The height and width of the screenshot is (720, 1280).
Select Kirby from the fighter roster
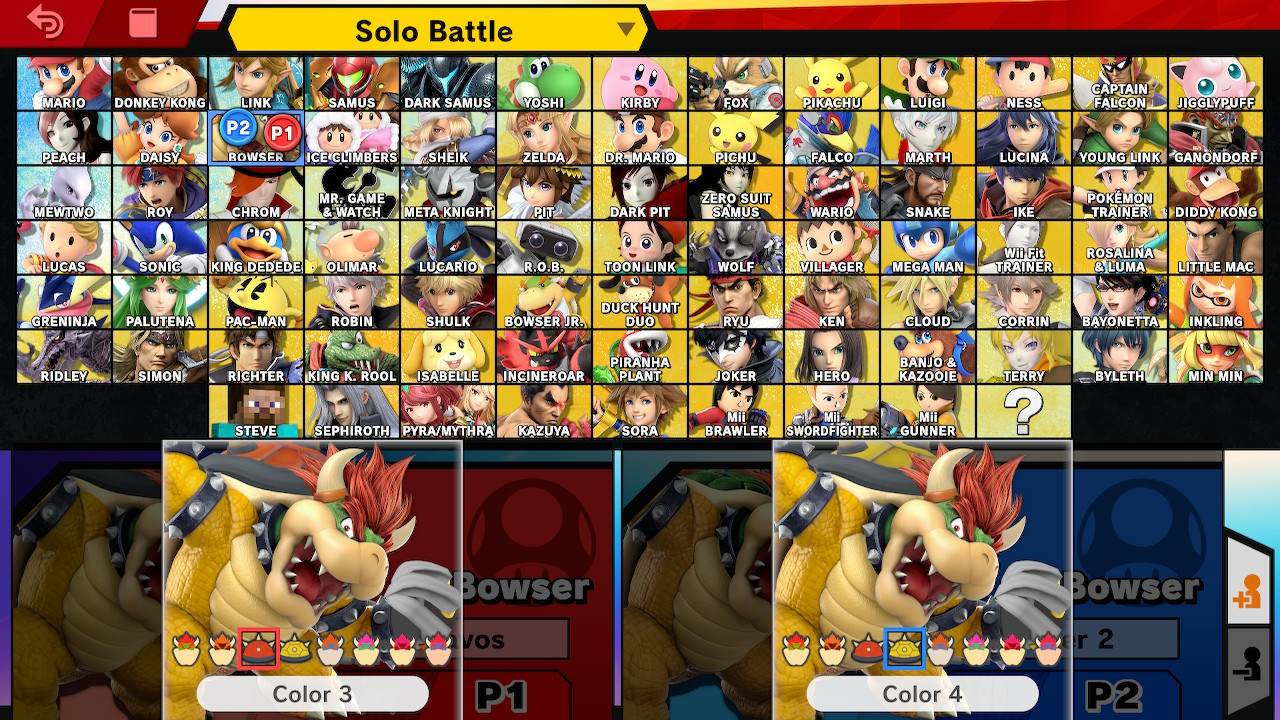639,83
